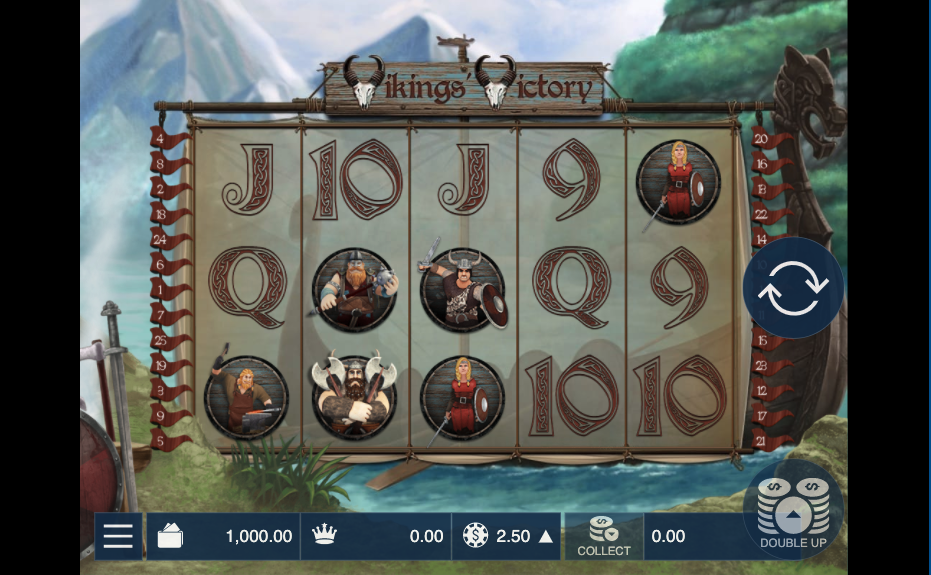Screen dimensions: 931x575
Task: Spin the reels with the circular arrows button
Action: point(793,288)
